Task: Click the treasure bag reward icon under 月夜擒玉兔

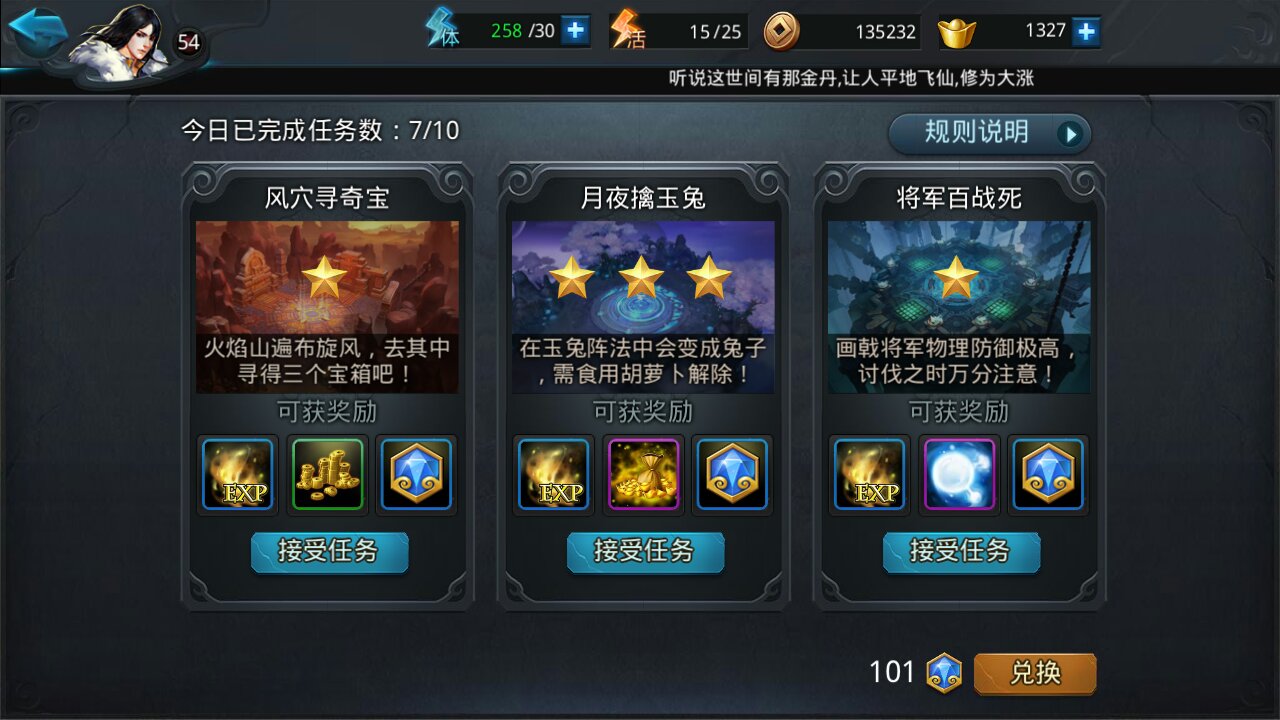Action: click(x=643, y=475)
